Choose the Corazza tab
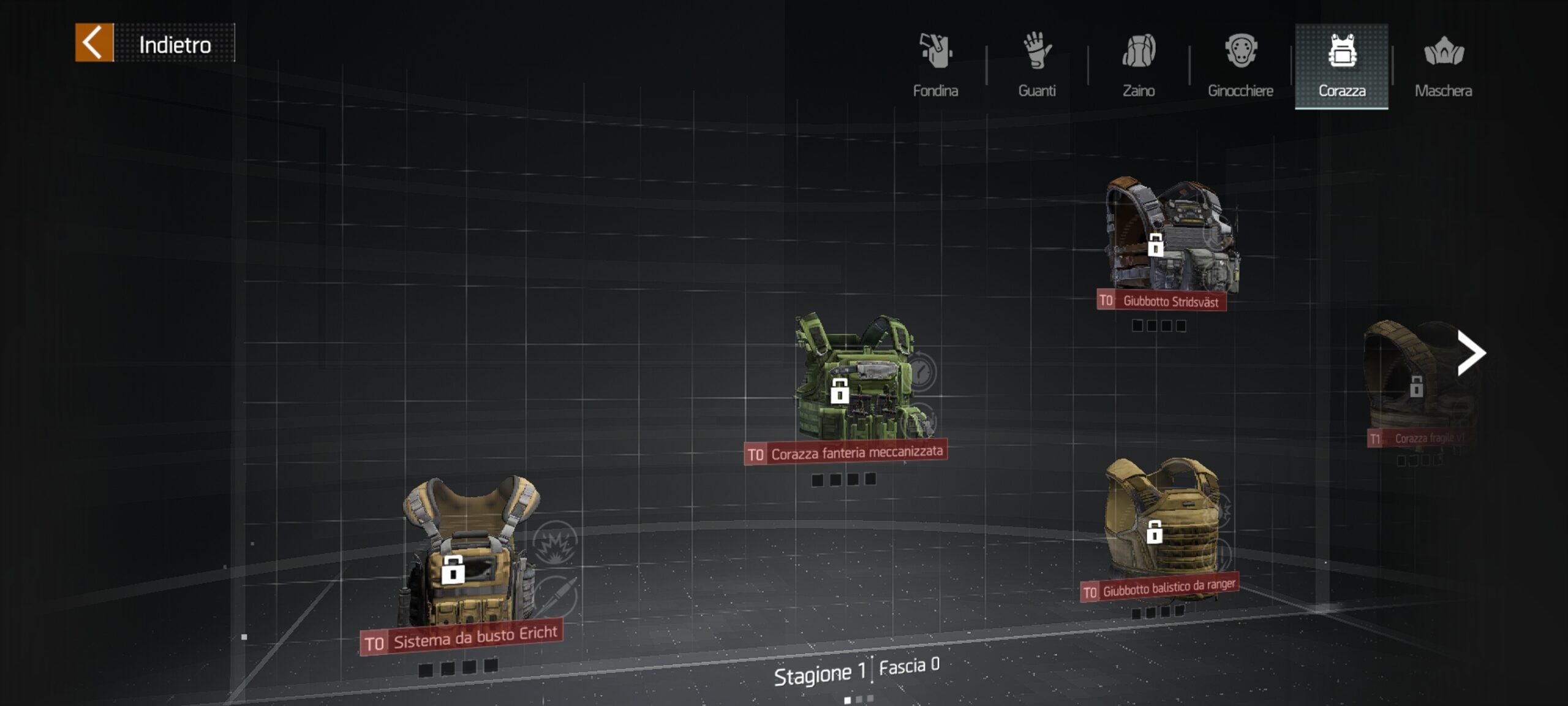The height and width of the screenshot is (706, 1568). 1341,66
